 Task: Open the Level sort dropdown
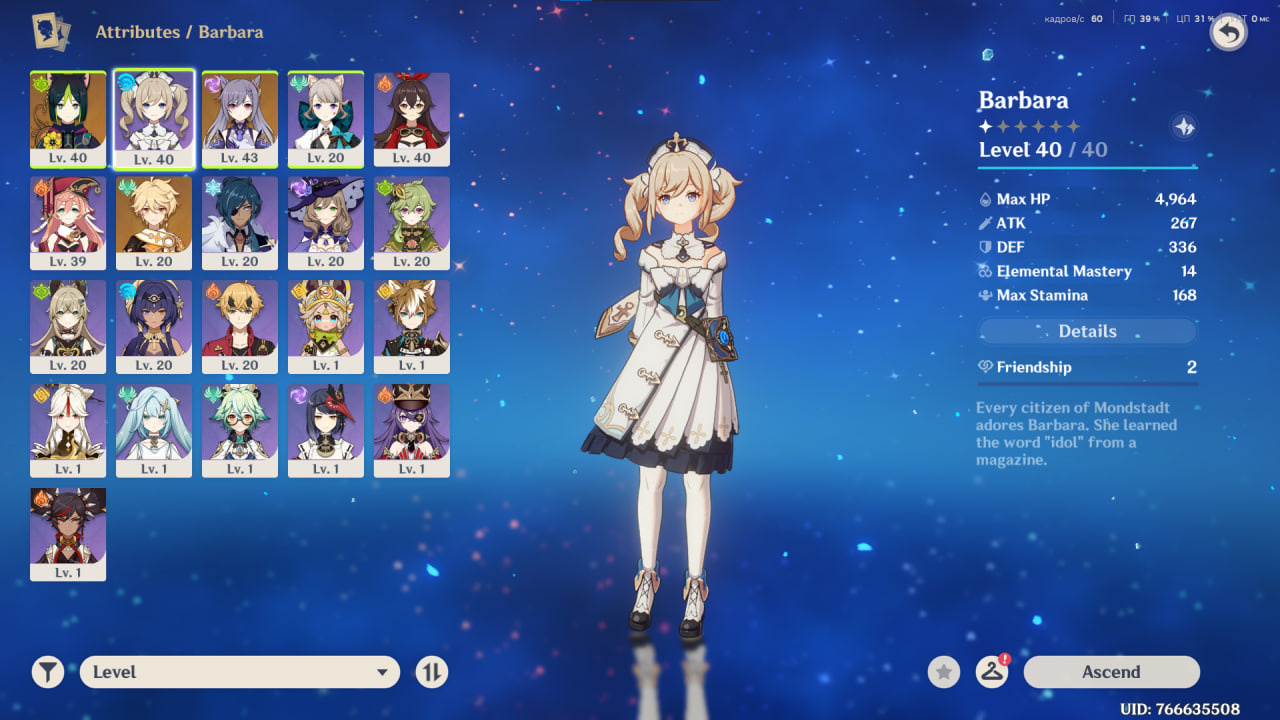(240, 672)
